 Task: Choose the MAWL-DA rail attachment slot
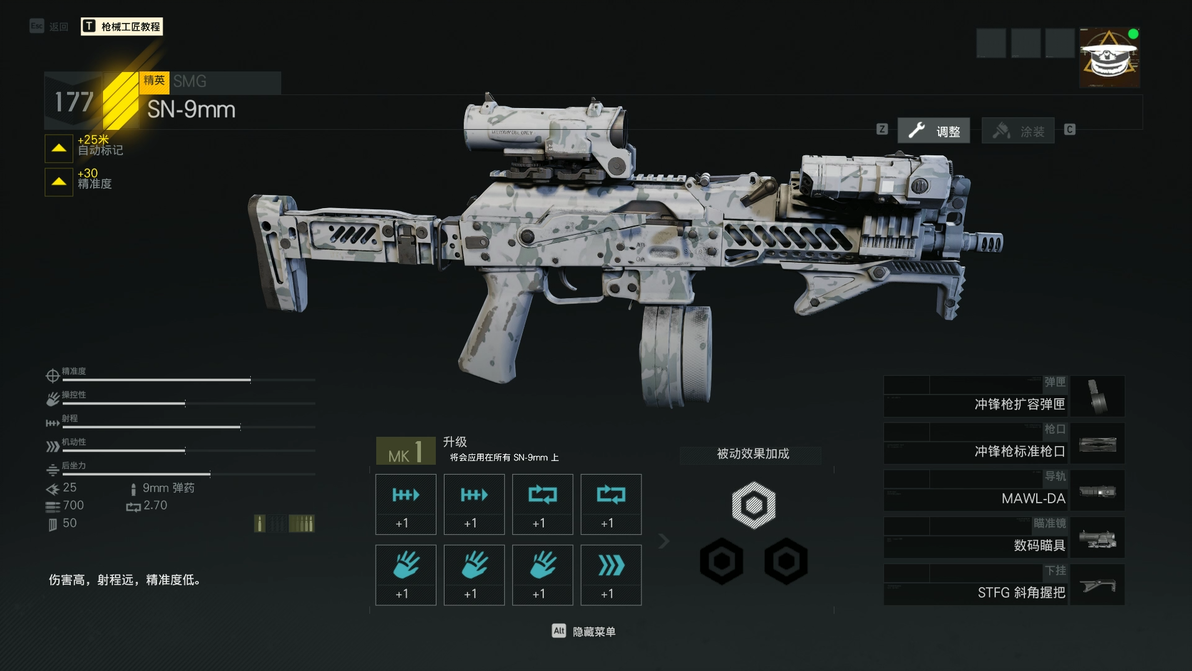pos(1003,491)
